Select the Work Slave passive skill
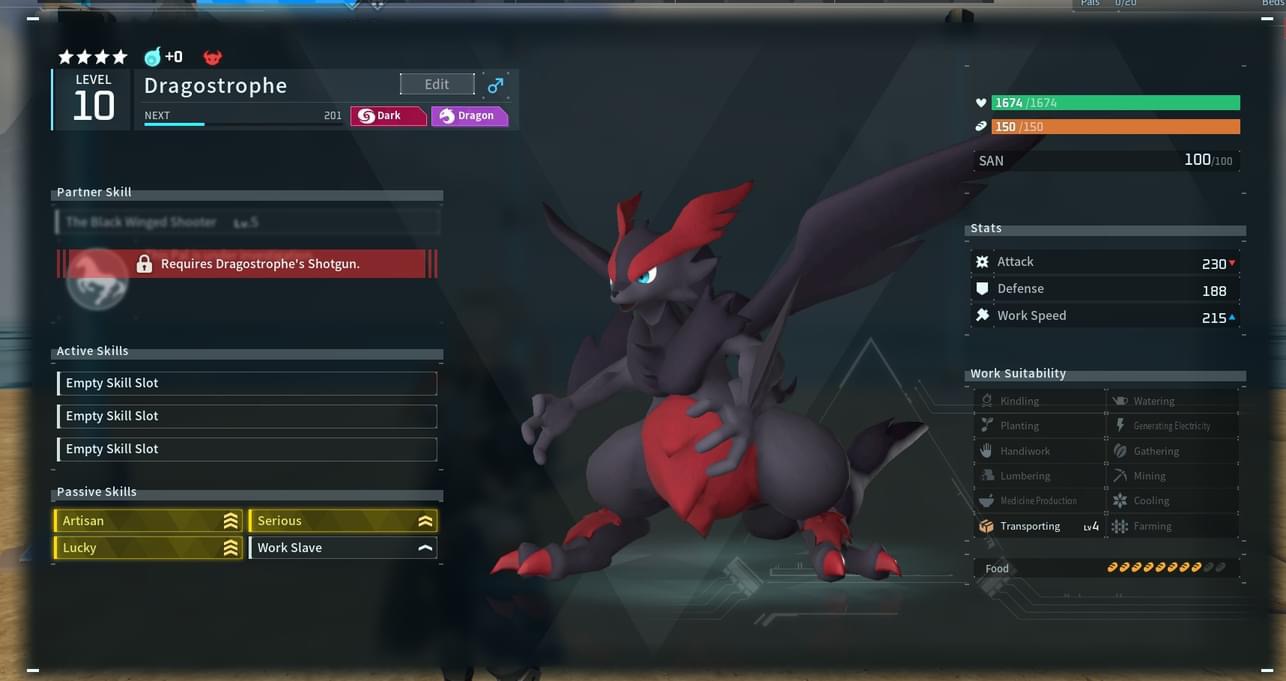This screenshot has height=681, width=1286. (x=342, y=548)
